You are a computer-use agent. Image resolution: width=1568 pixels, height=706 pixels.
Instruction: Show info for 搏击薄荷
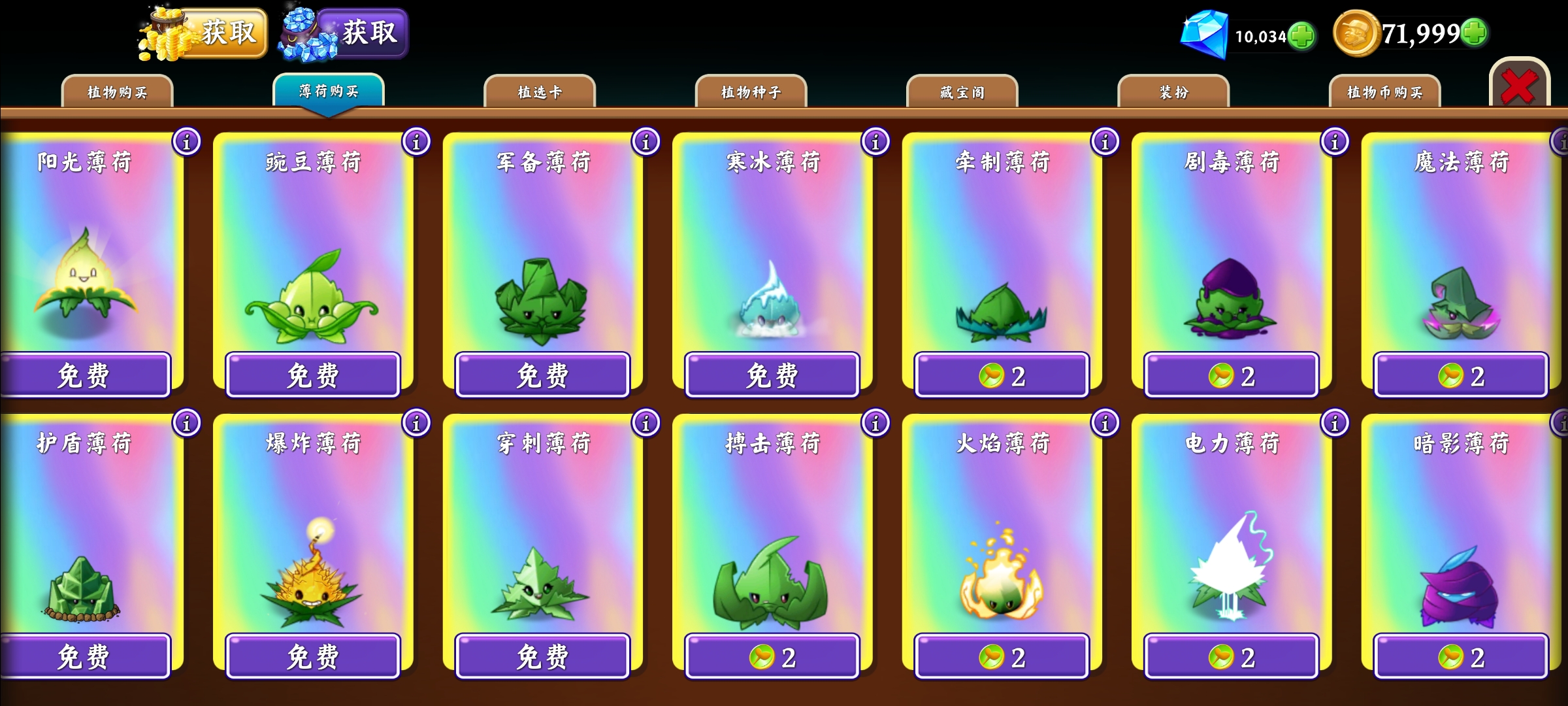[x=875, y=423]
